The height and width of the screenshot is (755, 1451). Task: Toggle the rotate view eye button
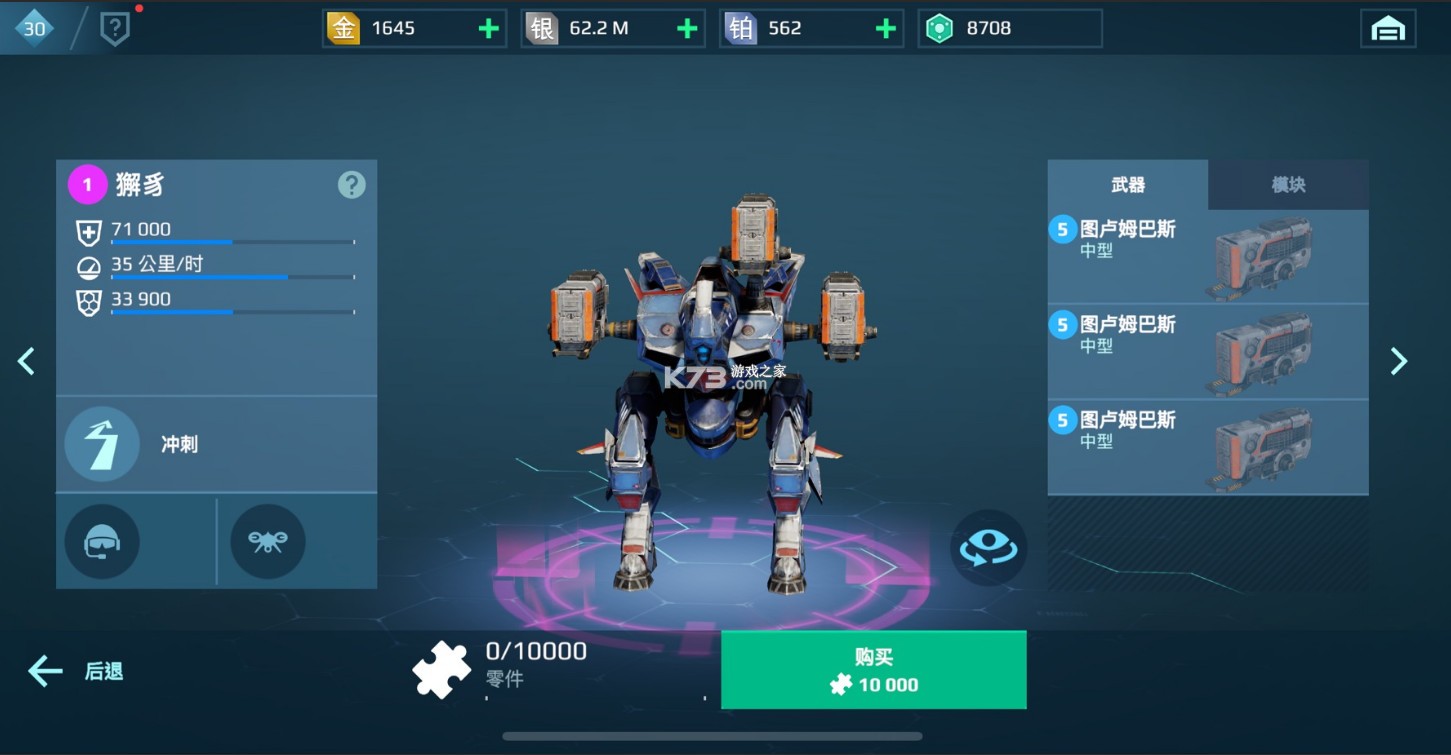pyautogui.click(x=988, y=547)
